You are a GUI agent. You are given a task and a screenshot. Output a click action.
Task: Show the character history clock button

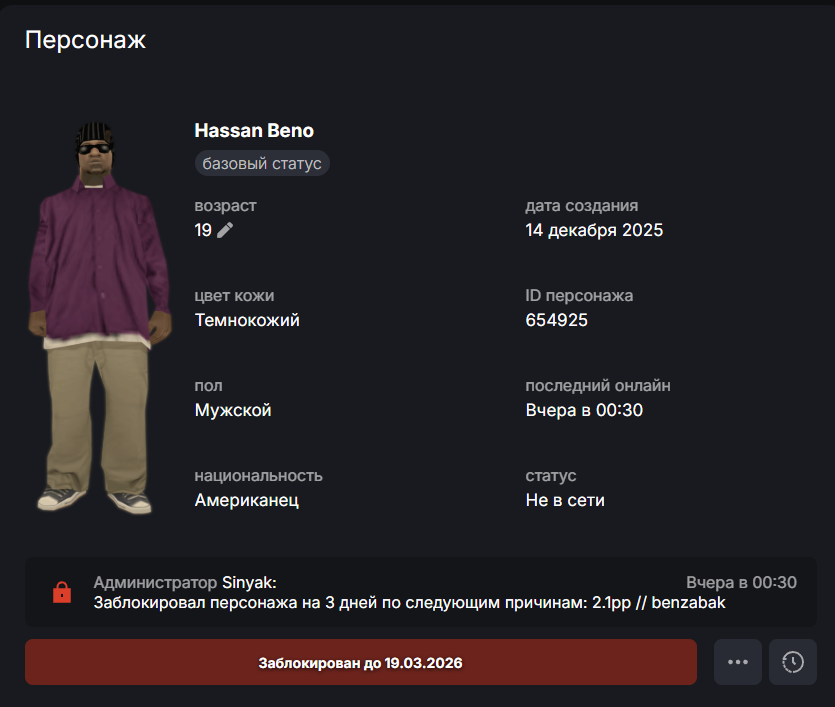[x=793, y=662]
